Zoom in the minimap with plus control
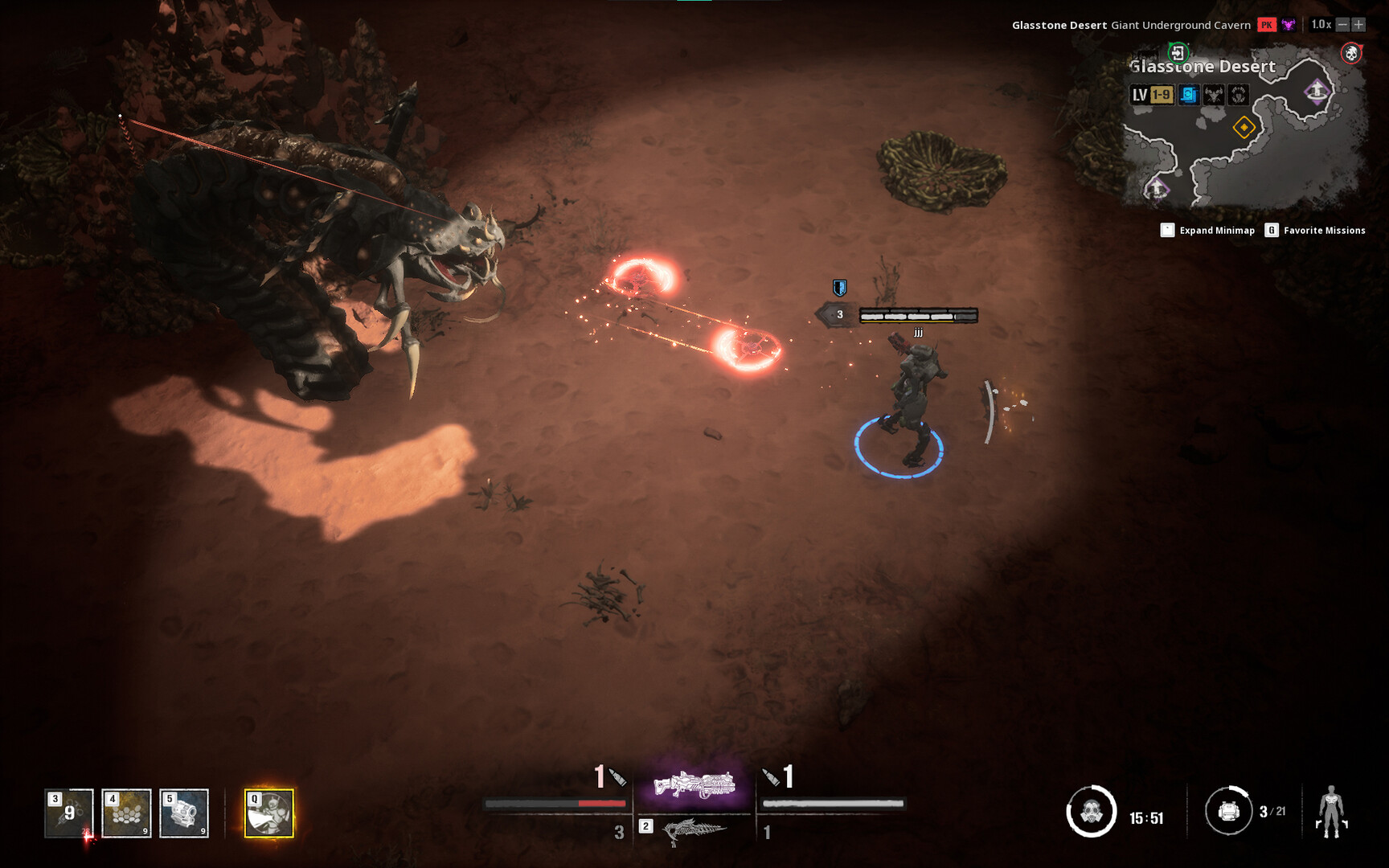Screen dimensions: 1389x868 point(1358,24)
